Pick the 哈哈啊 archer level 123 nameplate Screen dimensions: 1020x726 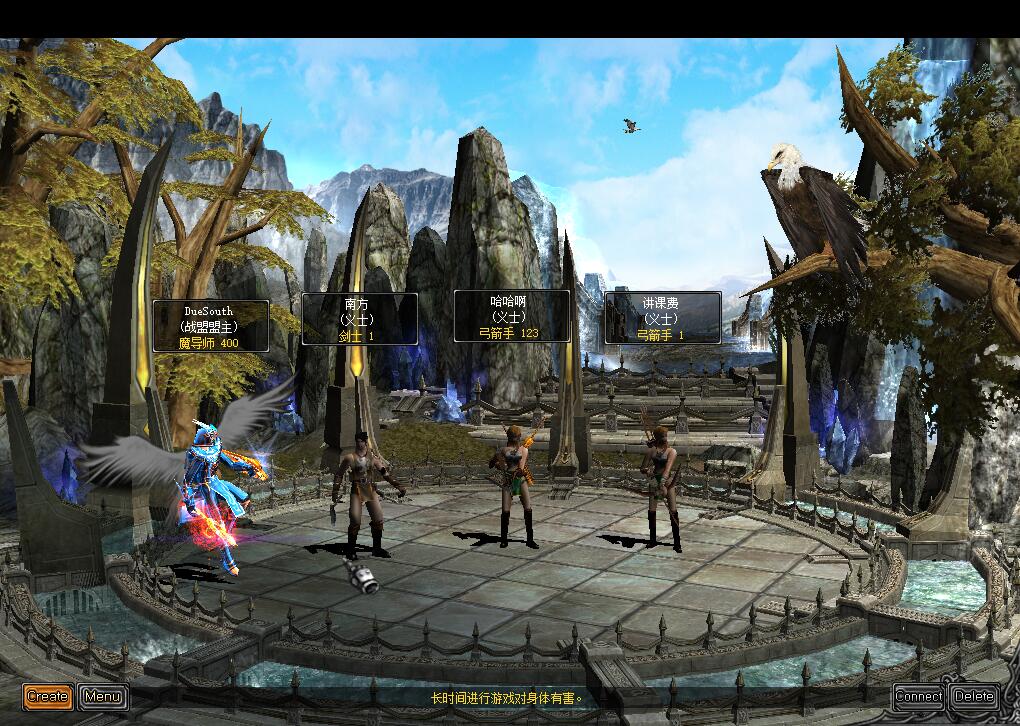coord(512,316)
